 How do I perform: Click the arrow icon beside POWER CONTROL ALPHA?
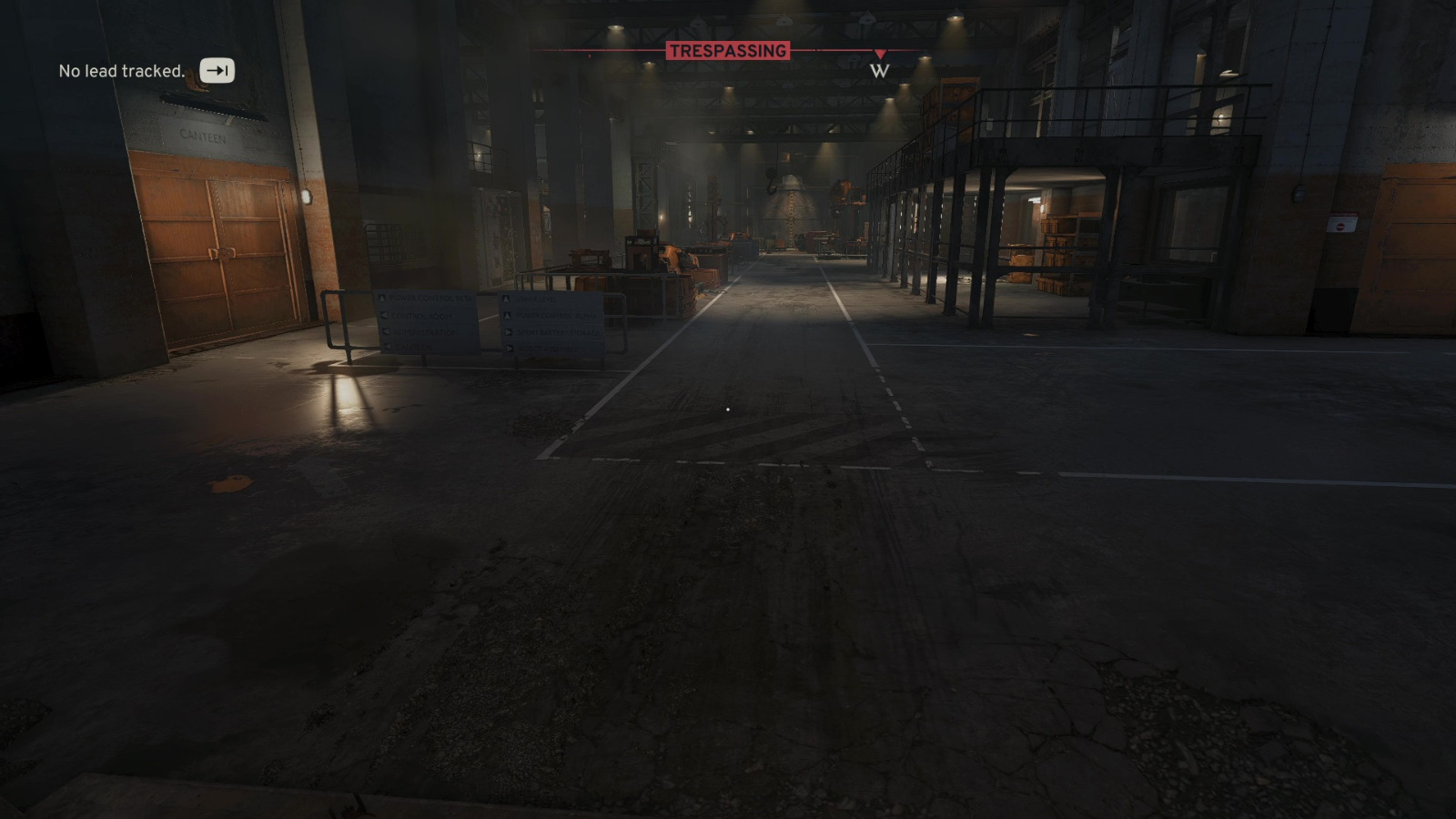pos(506,316)
